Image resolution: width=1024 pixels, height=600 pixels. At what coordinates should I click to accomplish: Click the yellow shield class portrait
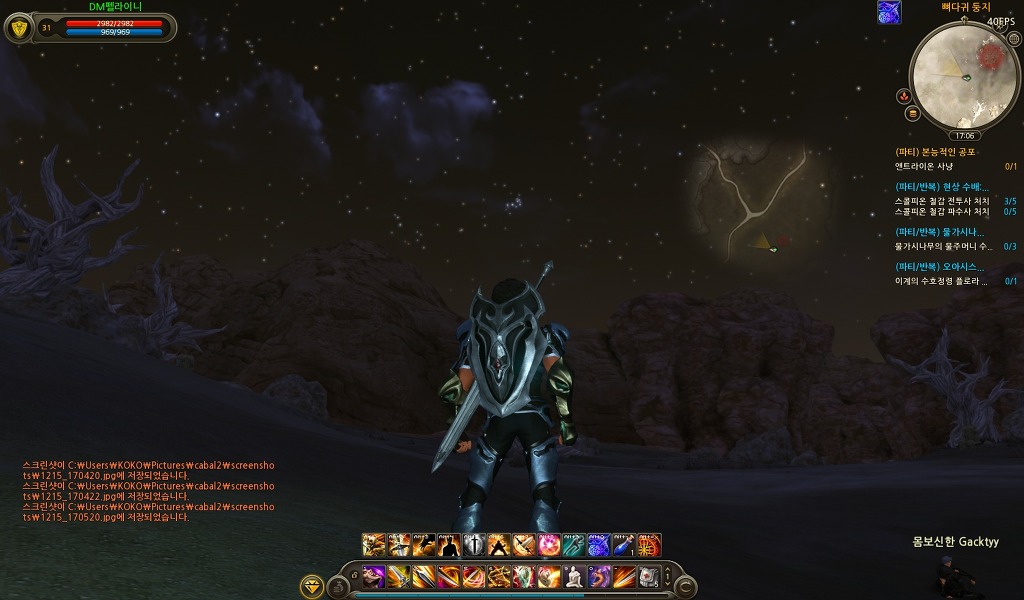[x=19, y=27]
